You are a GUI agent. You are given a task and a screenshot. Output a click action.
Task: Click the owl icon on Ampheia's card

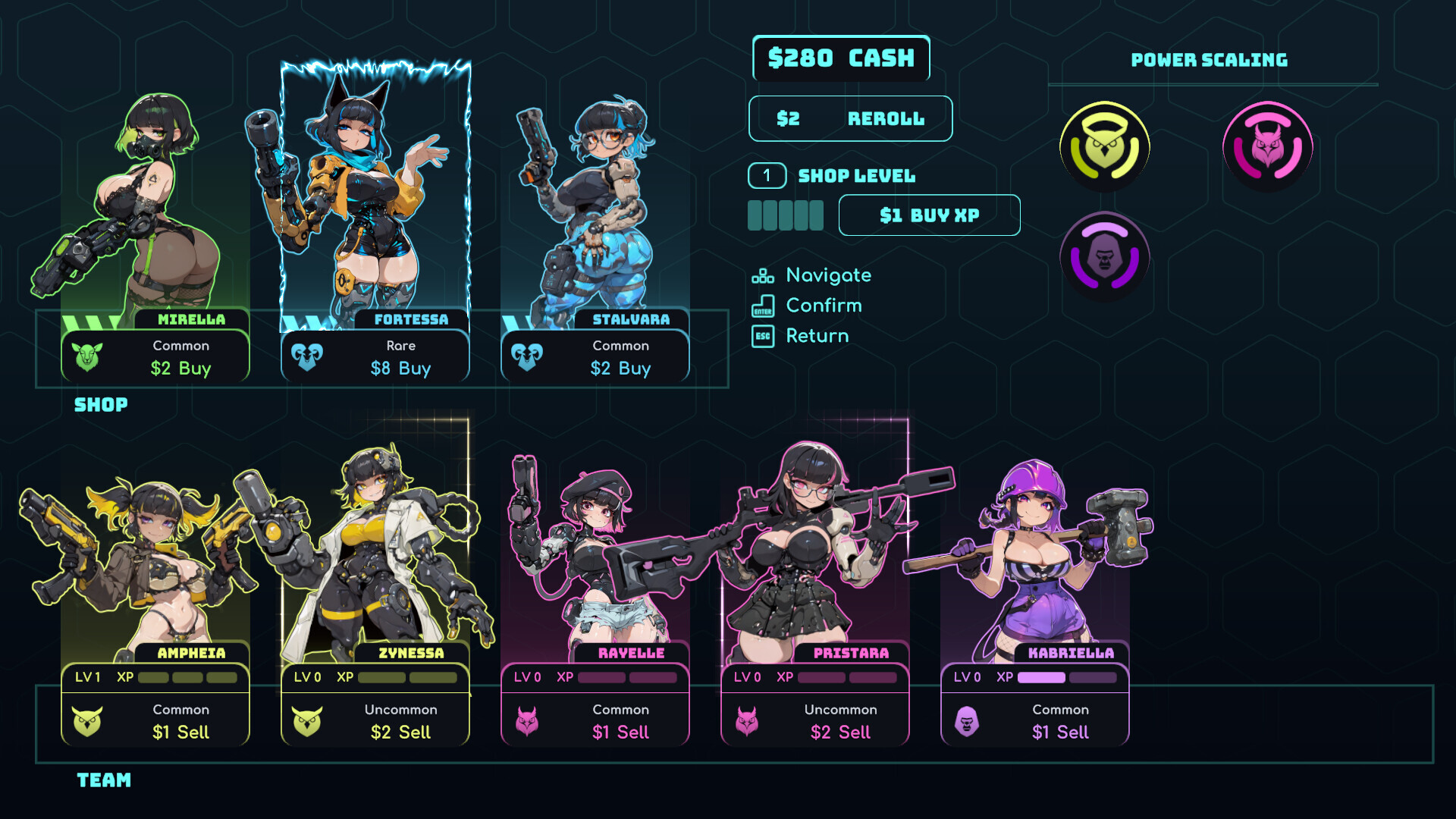pyautogui.click(x=88, y=720)
